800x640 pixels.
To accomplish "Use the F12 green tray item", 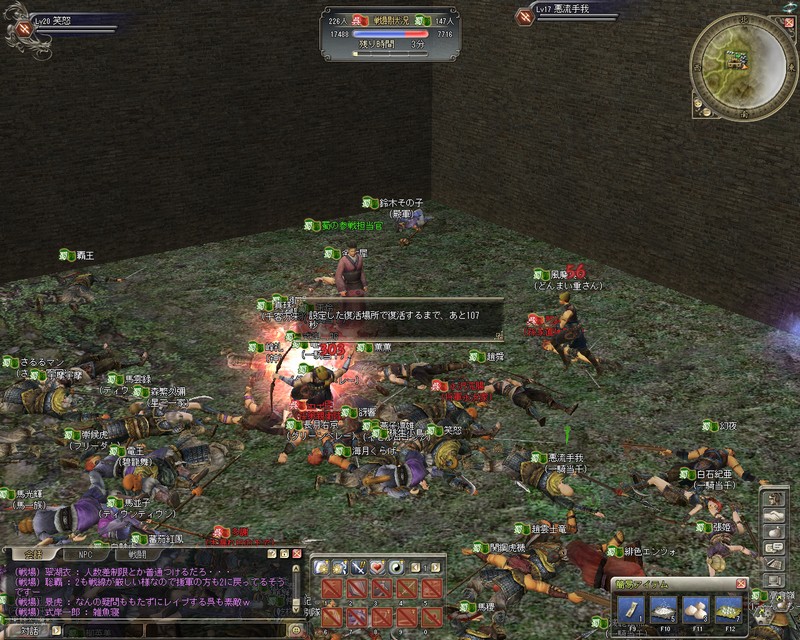I will pyautogui.click(x=727, y=607).
